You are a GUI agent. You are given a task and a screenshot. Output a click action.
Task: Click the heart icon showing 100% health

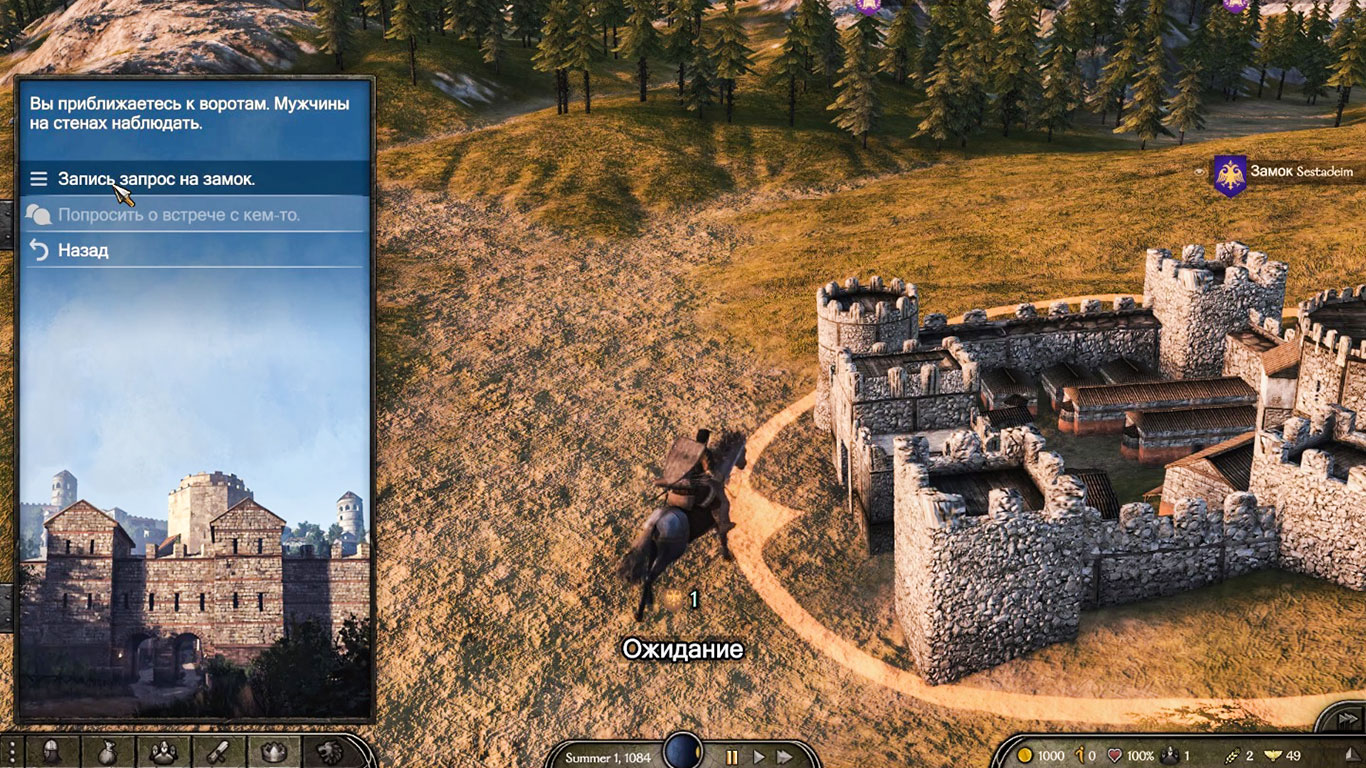[x=1114, y=755]
